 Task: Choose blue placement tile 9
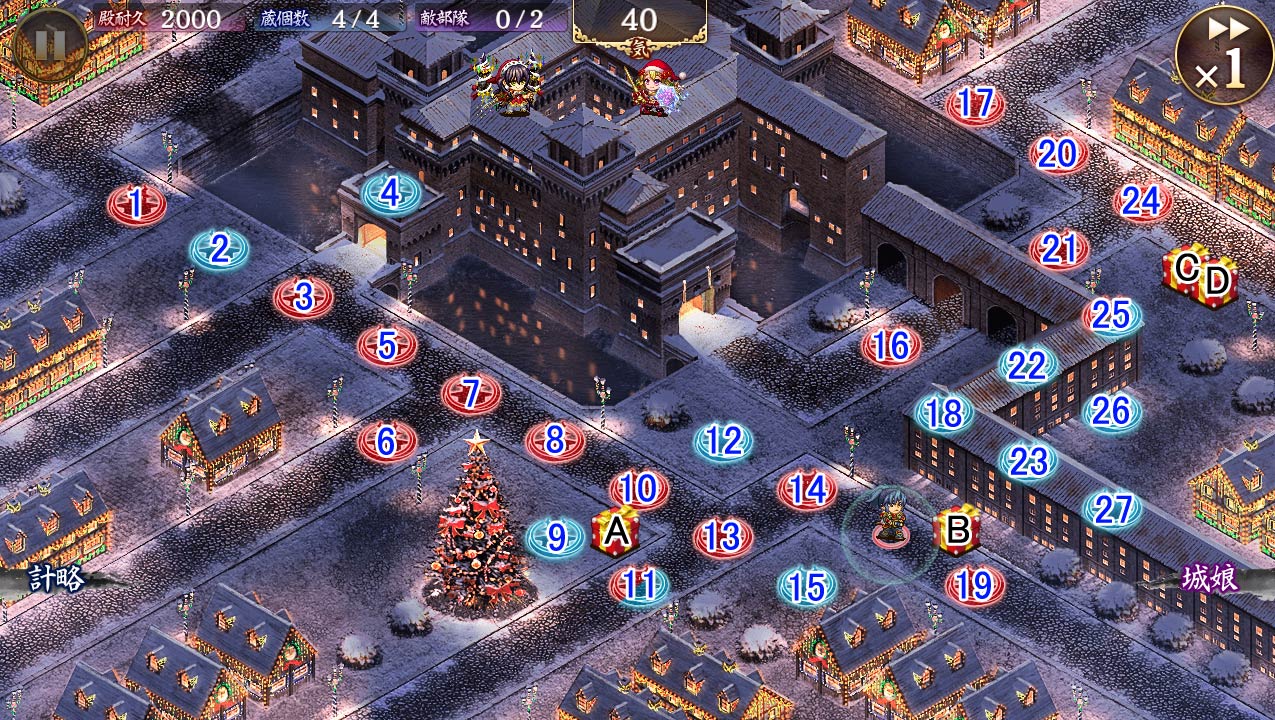pyautogui.click(x=556, y=538)
